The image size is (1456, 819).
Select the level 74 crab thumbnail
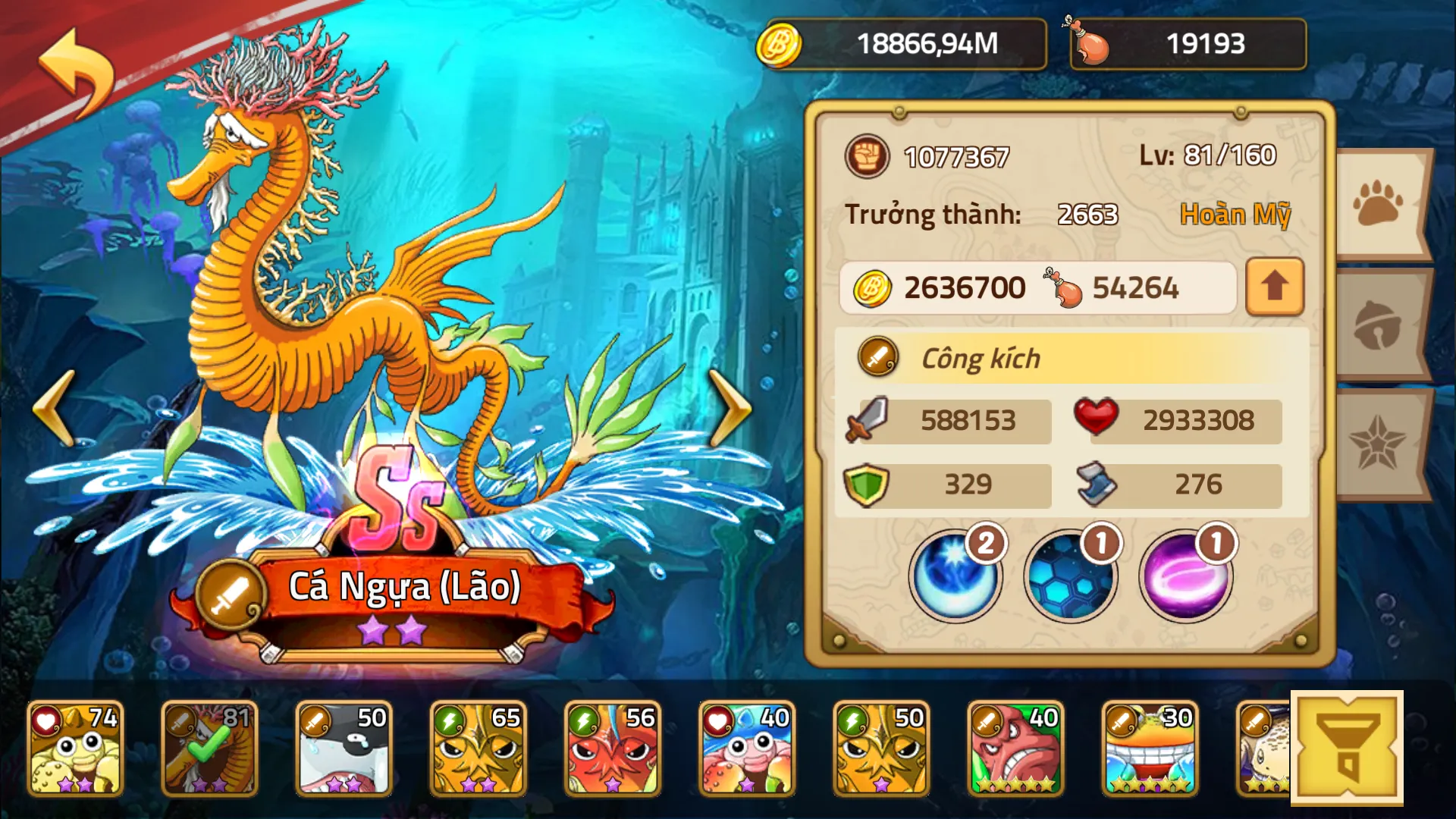(x=76, y=747)
